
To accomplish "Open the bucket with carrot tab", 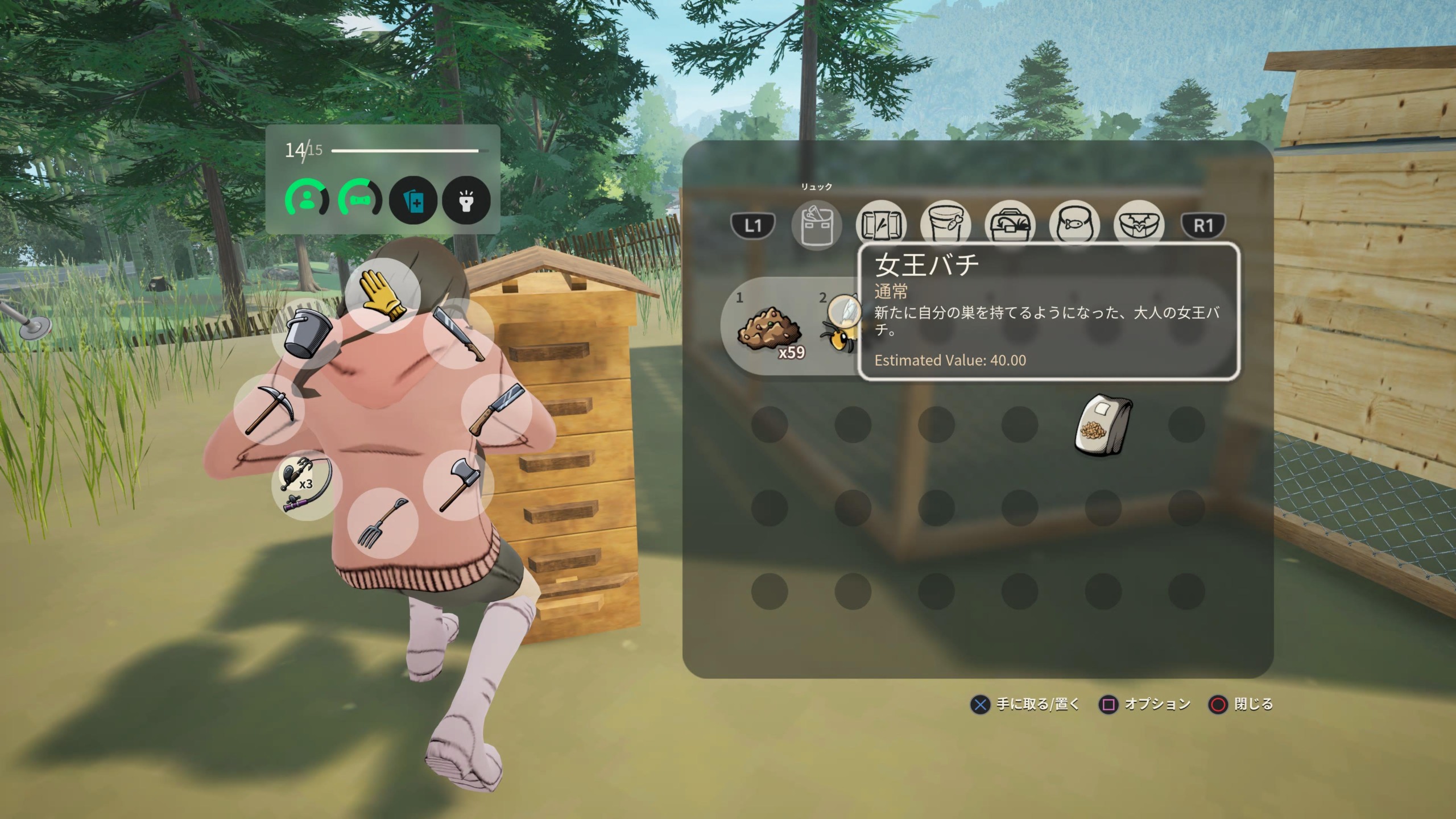I will (945, 225).
